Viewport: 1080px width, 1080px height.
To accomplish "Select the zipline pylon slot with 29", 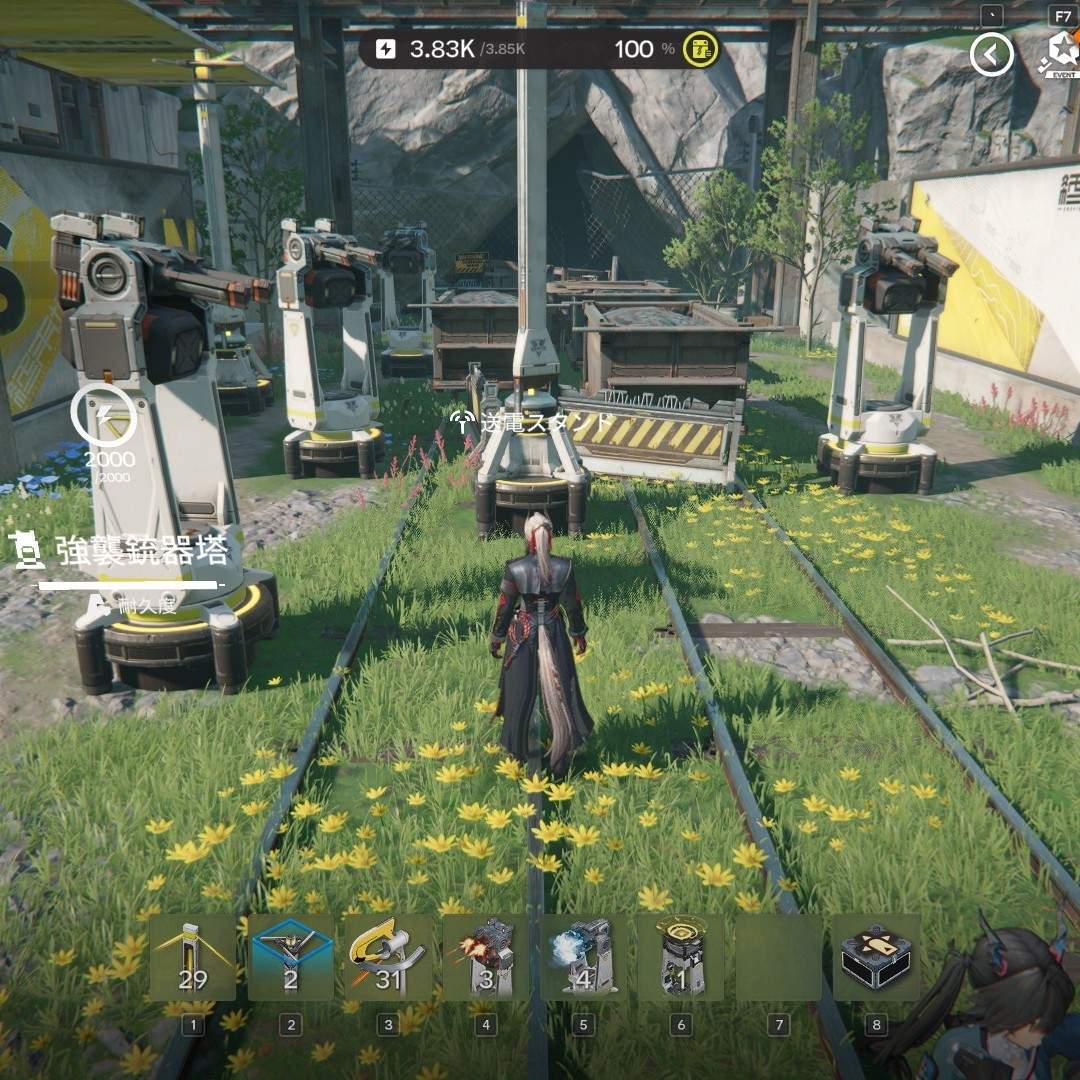I will (x=193, y=957).
